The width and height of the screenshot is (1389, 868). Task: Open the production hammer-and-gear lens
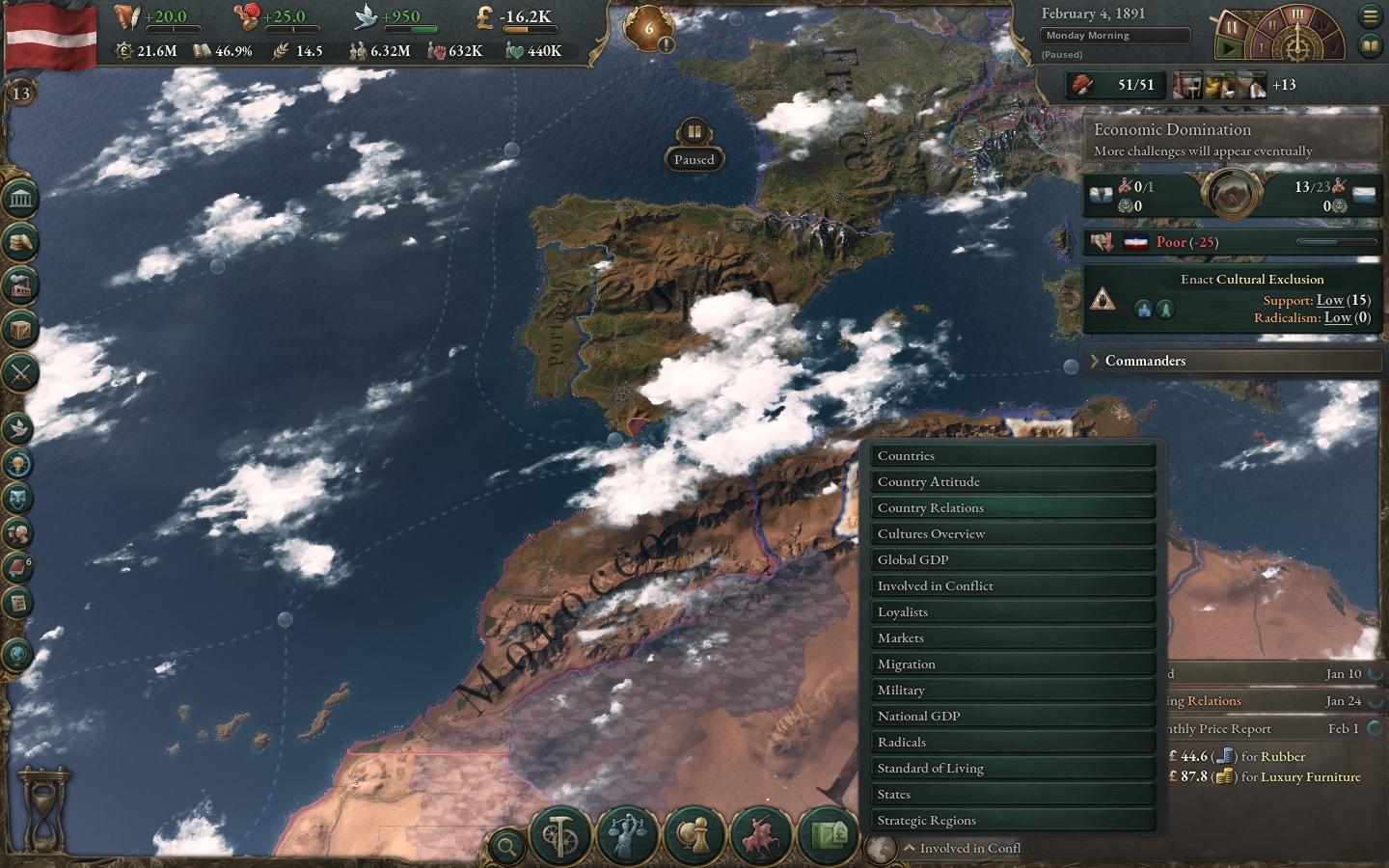[560, 834]
